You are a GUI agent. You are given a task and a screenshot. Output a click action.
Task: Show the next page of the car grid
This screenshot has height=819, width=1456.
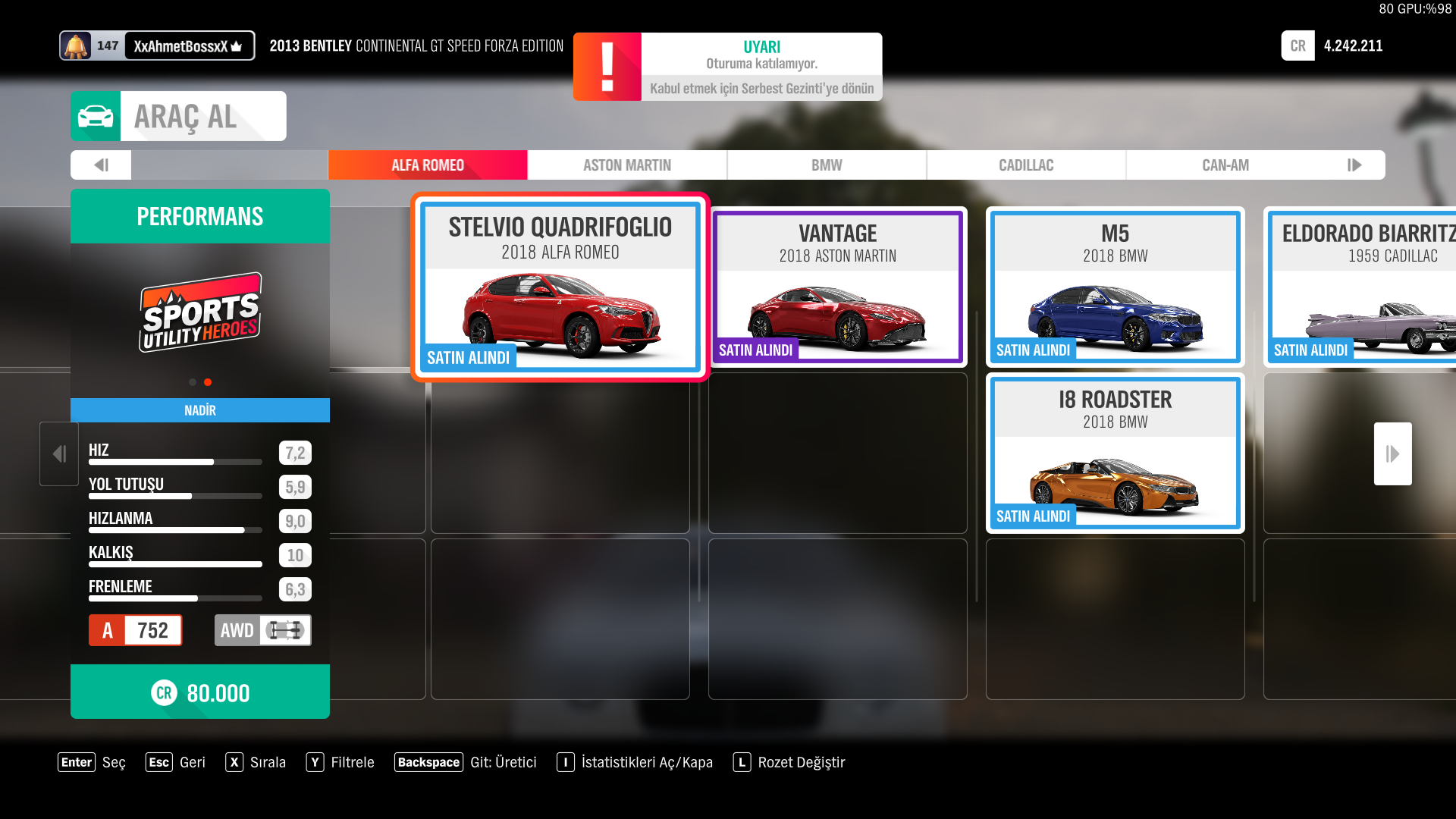1392,453
